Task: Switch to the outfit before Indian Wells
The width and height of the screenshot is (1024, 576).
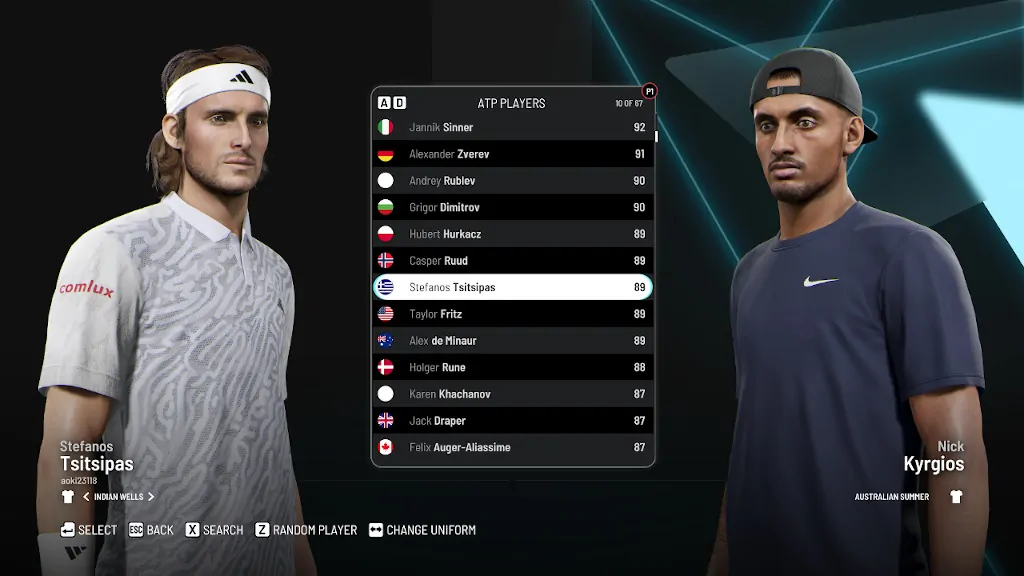Action: click(86, 497)
